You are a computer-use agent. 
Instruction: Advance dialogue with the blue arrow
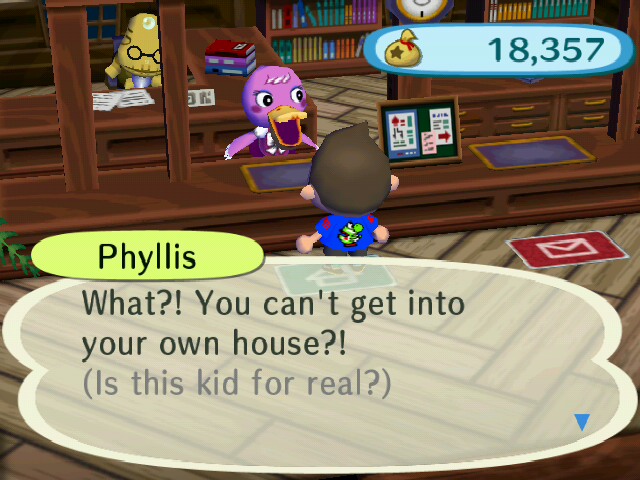point(582,422)
